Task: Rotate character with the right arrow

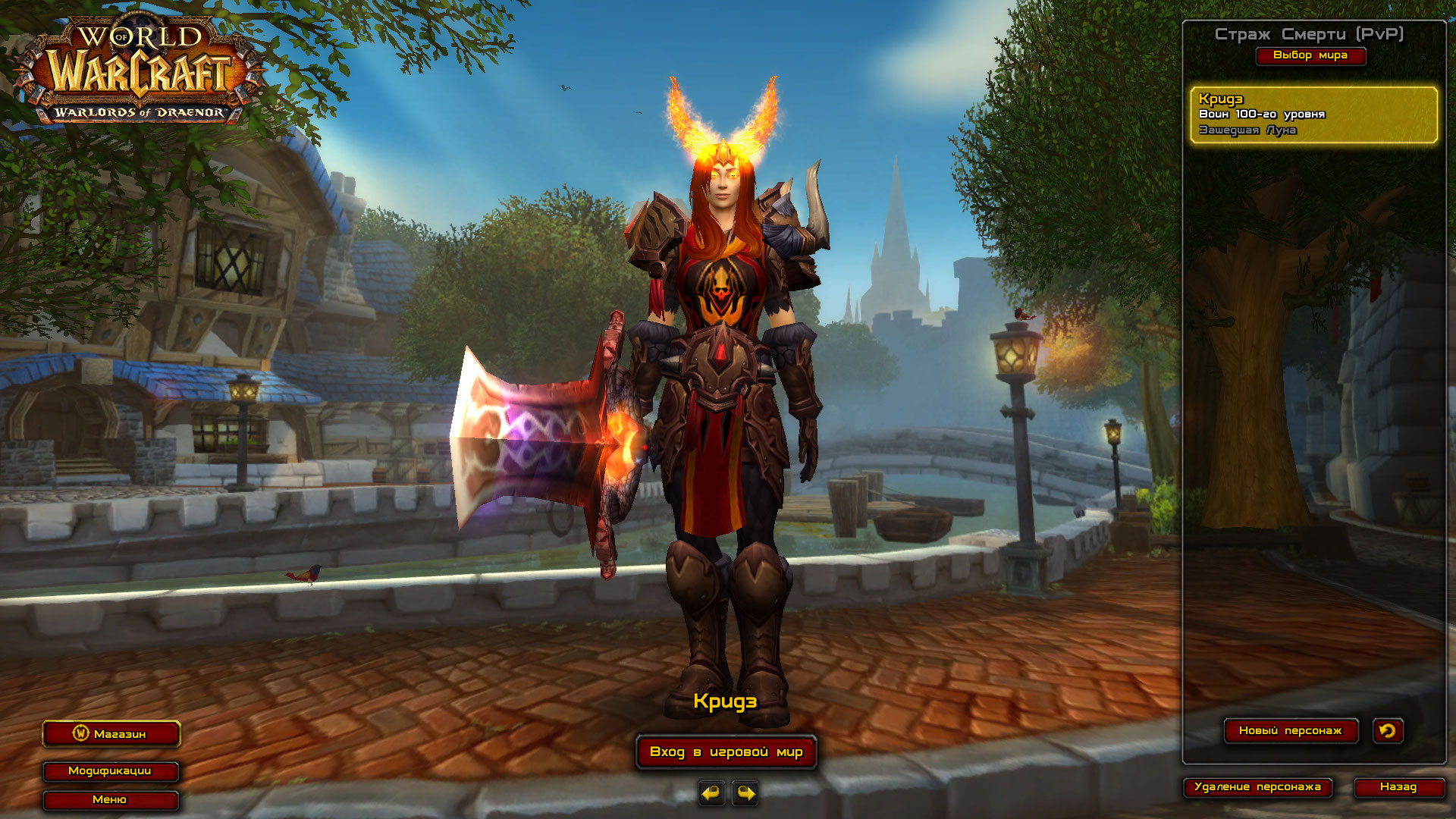Action: click(x=745, y=793)
